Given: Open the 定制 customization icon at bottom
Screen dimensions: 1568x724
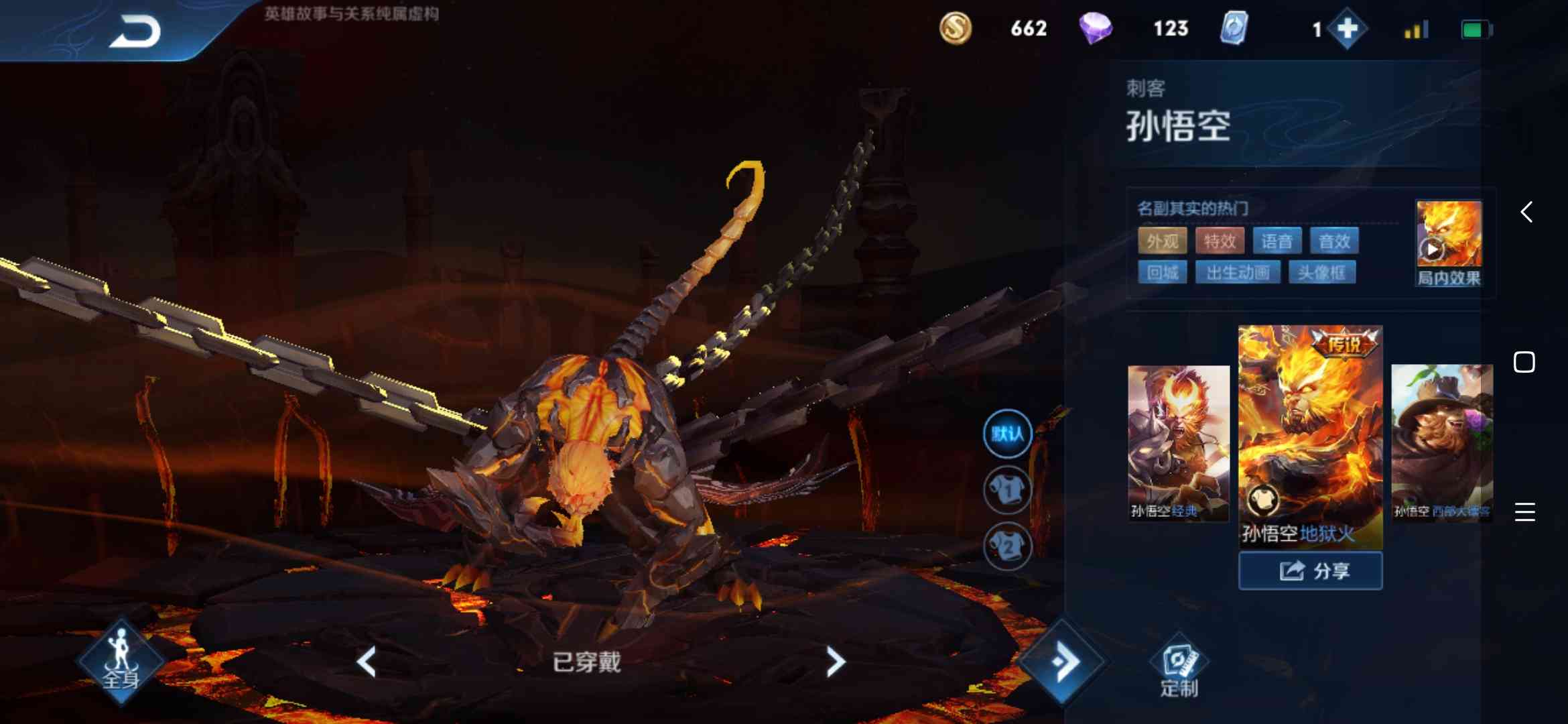Looking at the screenshot, I should point(1179,660).
